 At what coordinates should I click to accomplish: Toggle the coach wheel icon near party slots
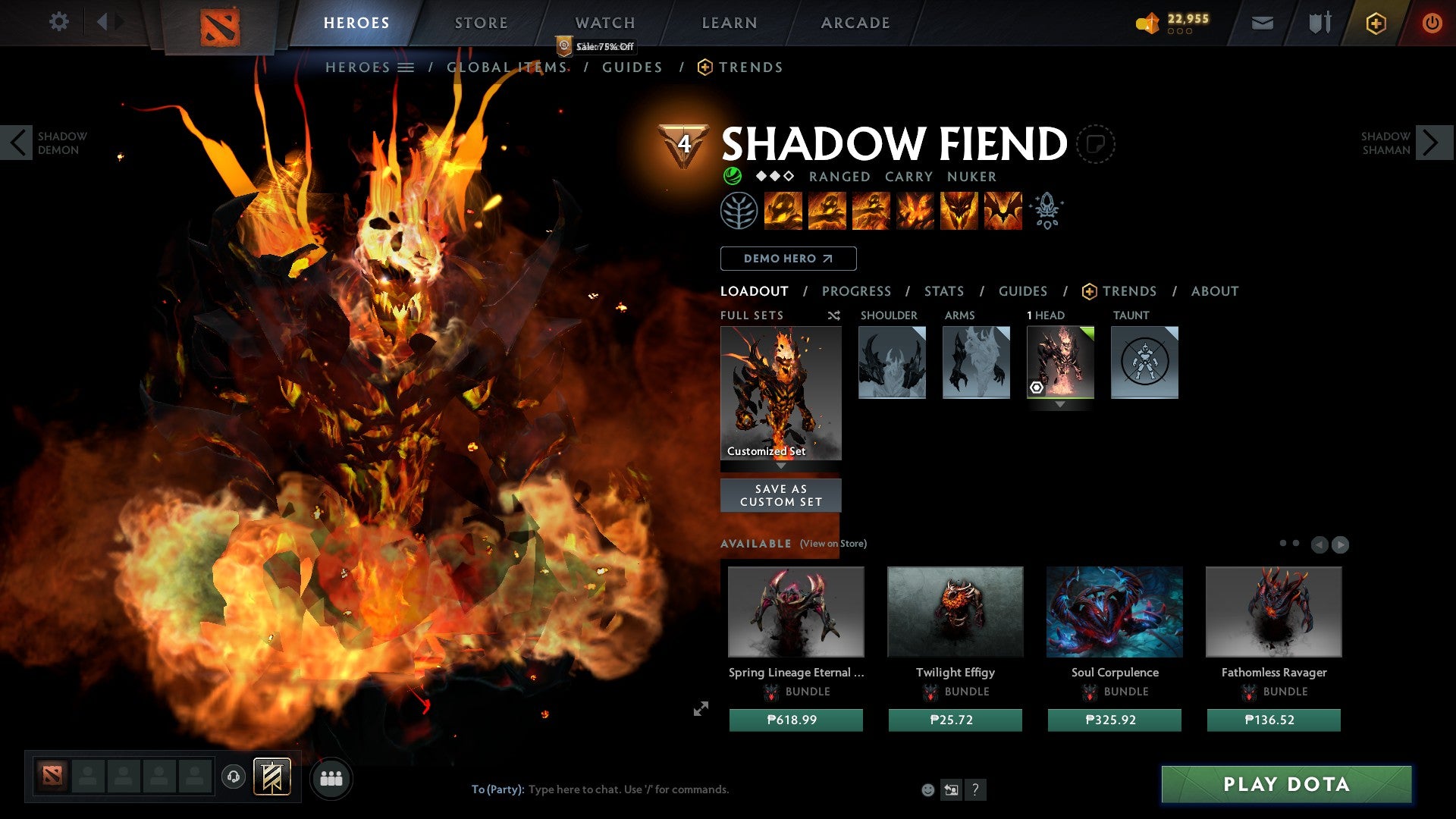pos(233,777)
